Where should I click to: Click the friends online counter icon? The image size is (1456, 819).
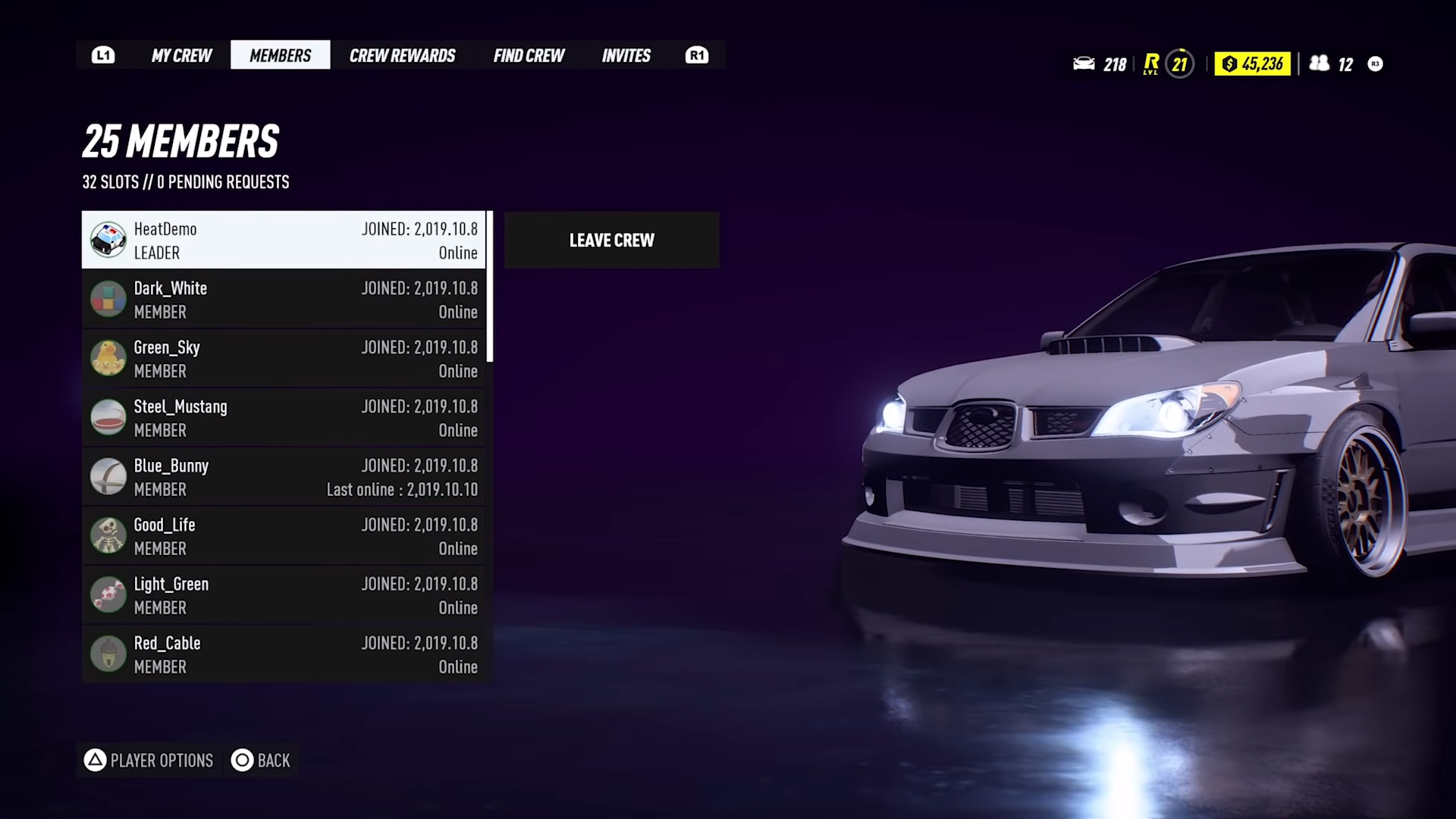point(1319,64)
